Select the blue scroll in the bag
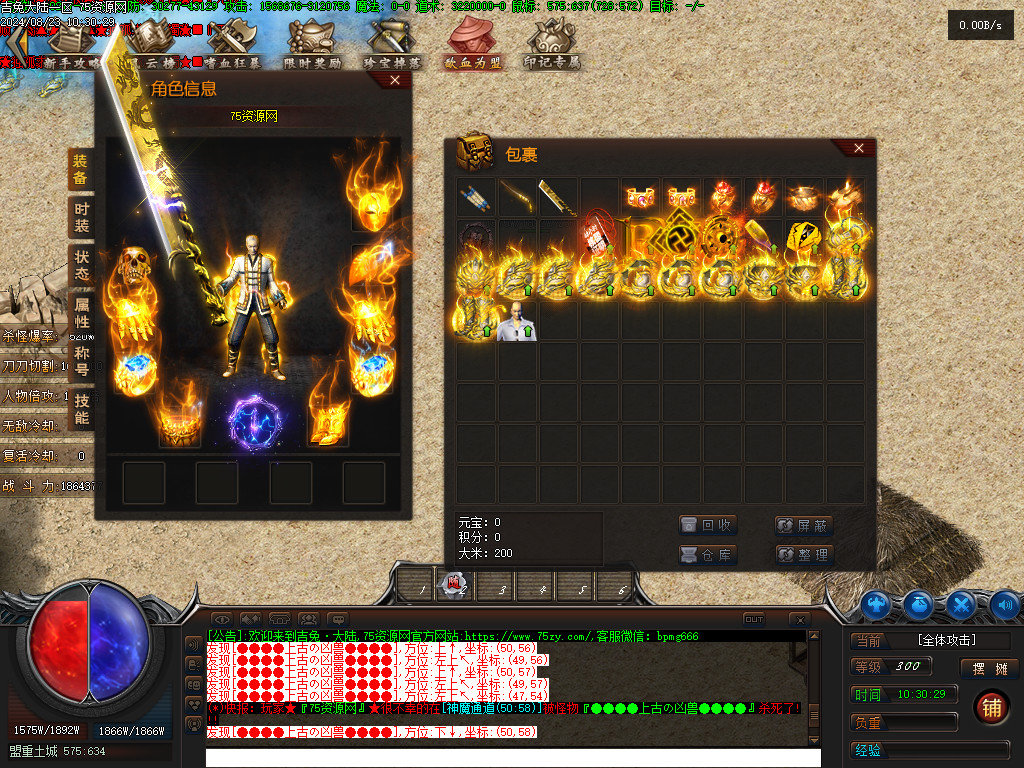The width and height of the screenshot is (1024, 768). pos(475,197)
